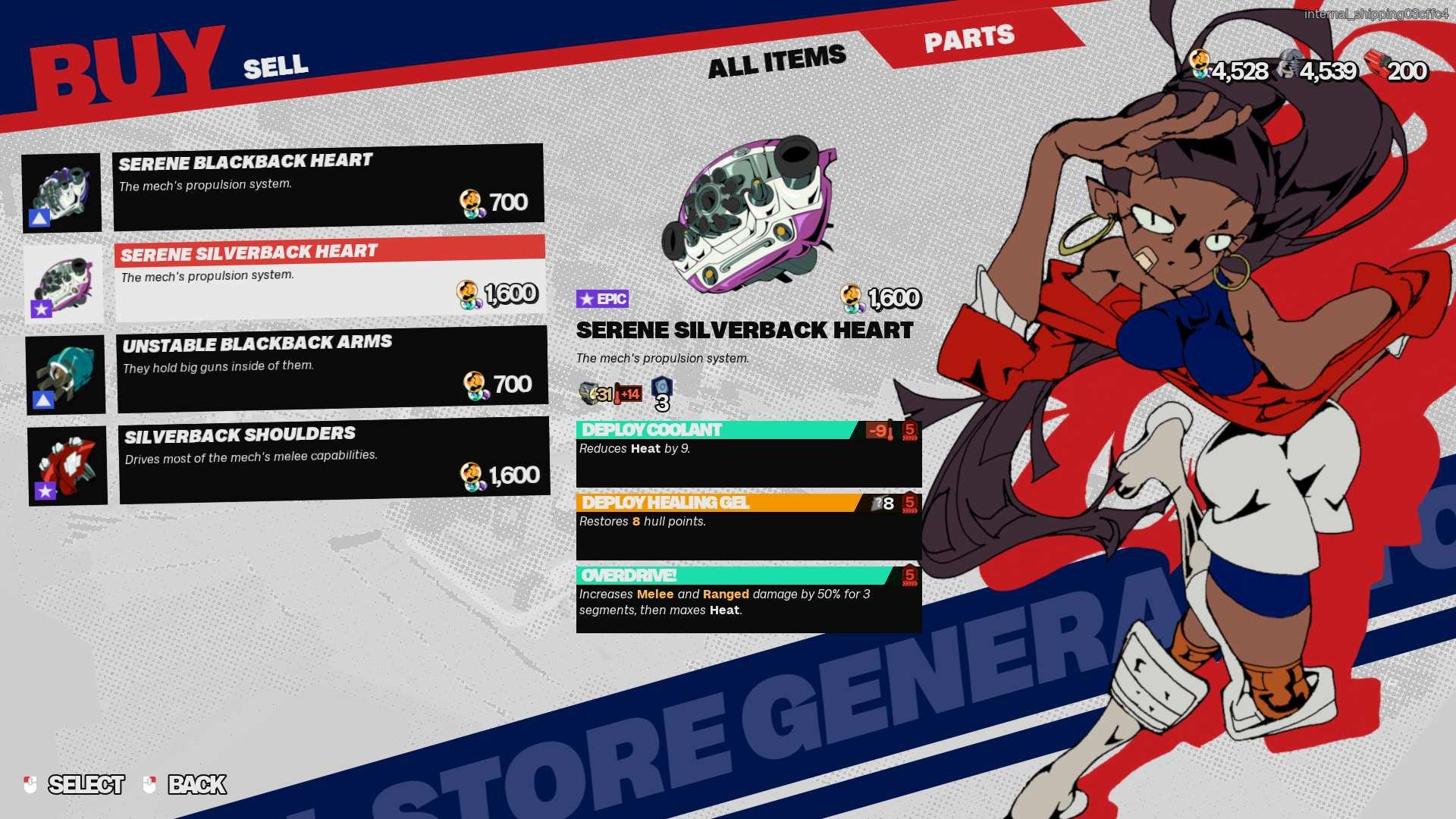The height and width of the screenshot is (819, 1456).
Task: Switch to the Sell tab
Action: 276,67
